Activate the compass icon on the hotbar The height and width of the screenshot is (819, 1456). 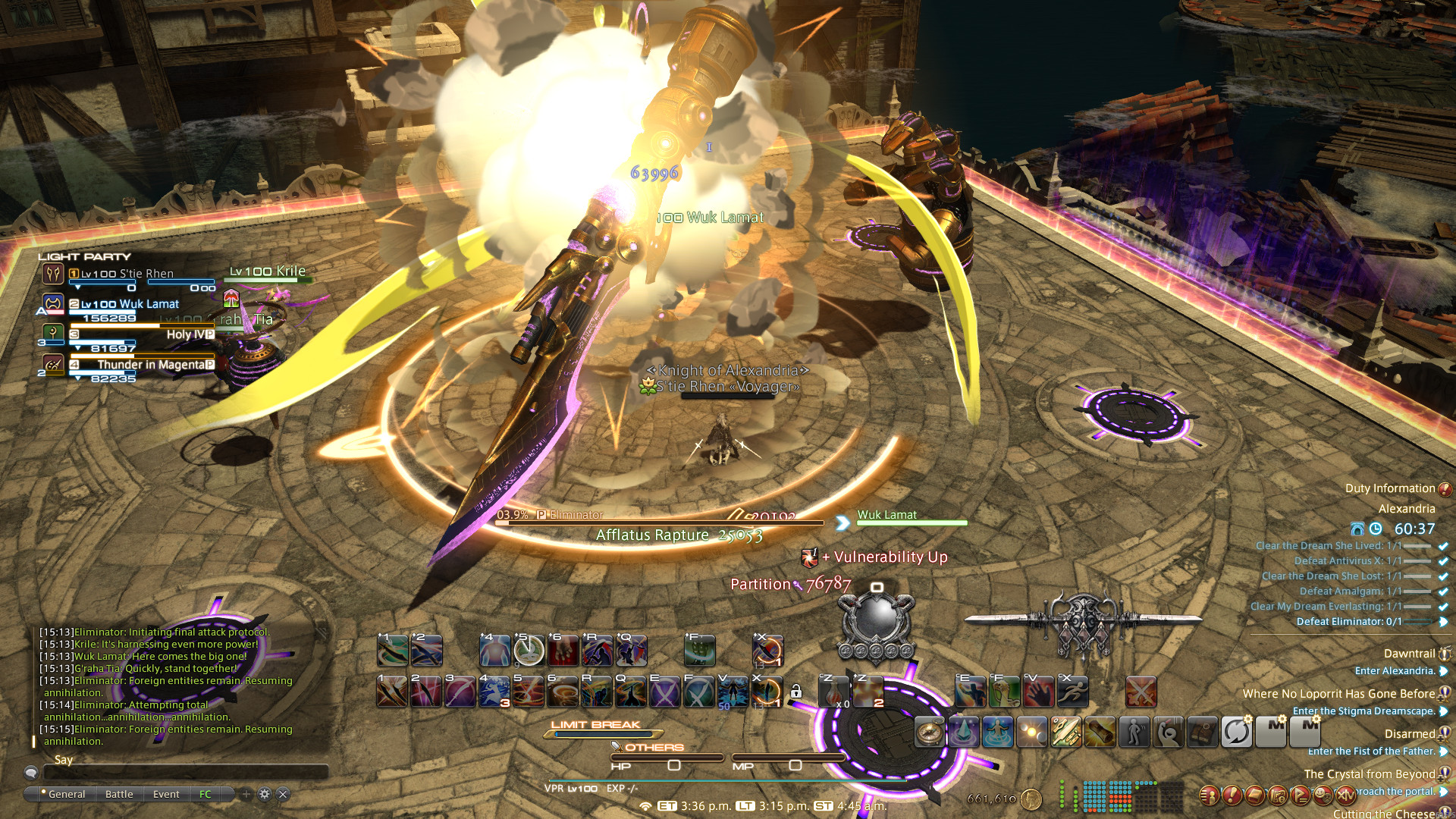[929, 733]
